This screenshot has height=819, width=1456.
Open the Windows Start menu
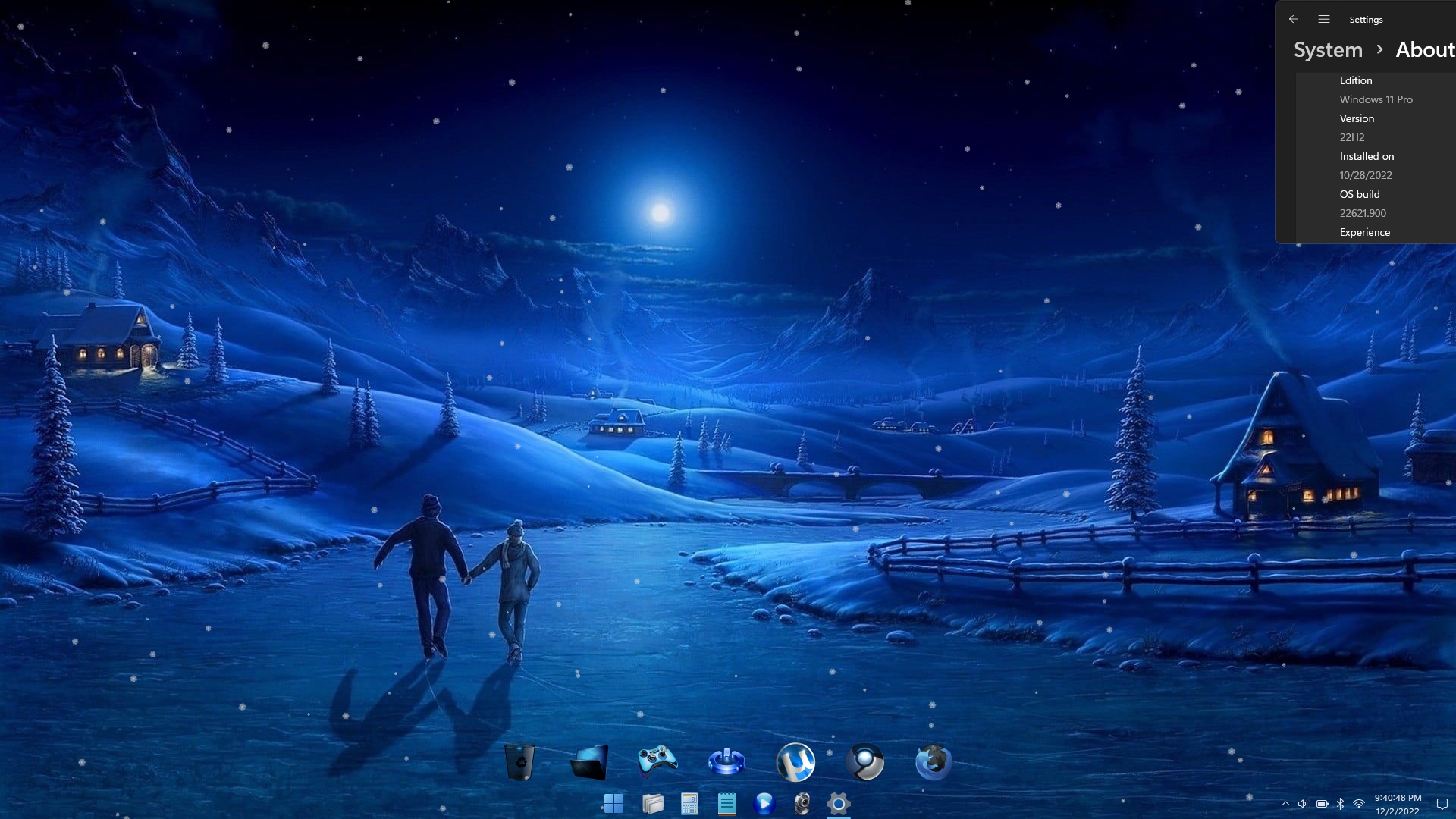613,803
